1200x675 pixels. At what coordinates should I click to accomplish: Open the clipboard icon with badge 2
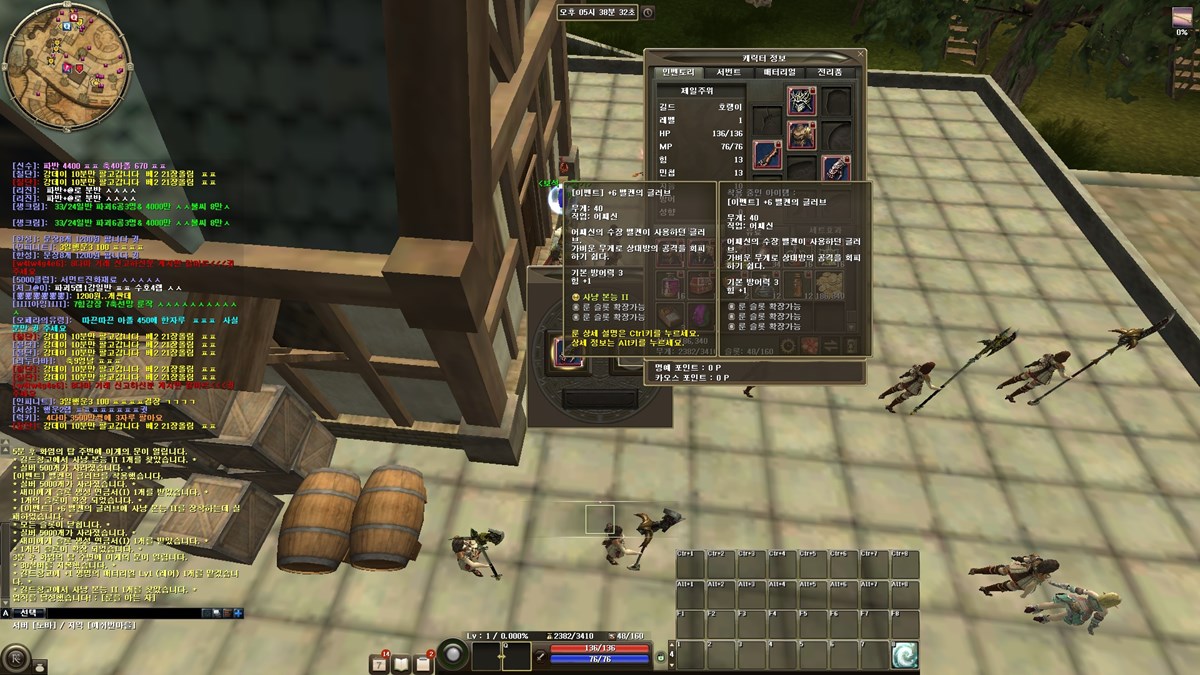423,664
